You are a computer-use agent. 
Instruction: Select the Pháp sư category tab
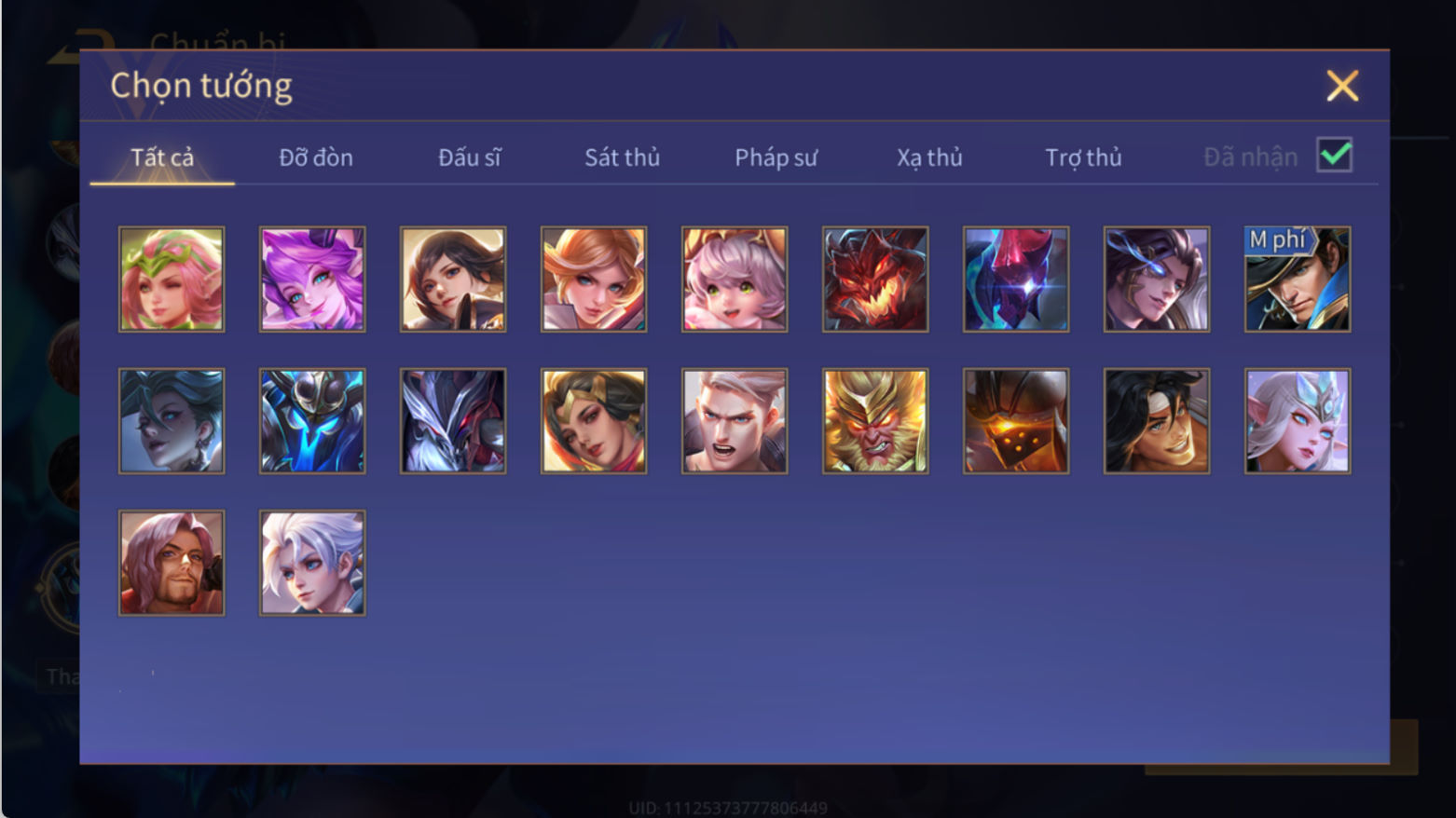776,157
